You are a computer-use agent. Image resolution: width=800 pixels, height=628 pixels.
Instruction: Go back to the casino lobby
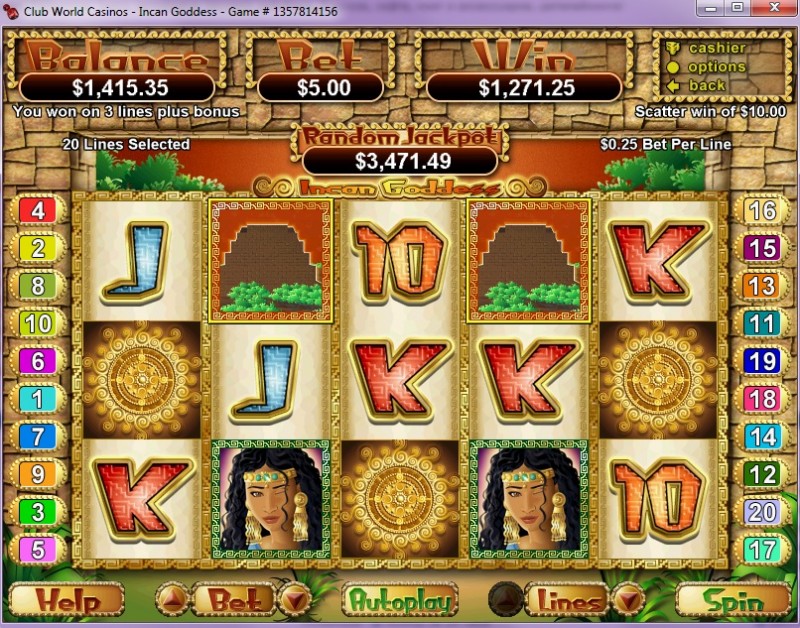707,86
